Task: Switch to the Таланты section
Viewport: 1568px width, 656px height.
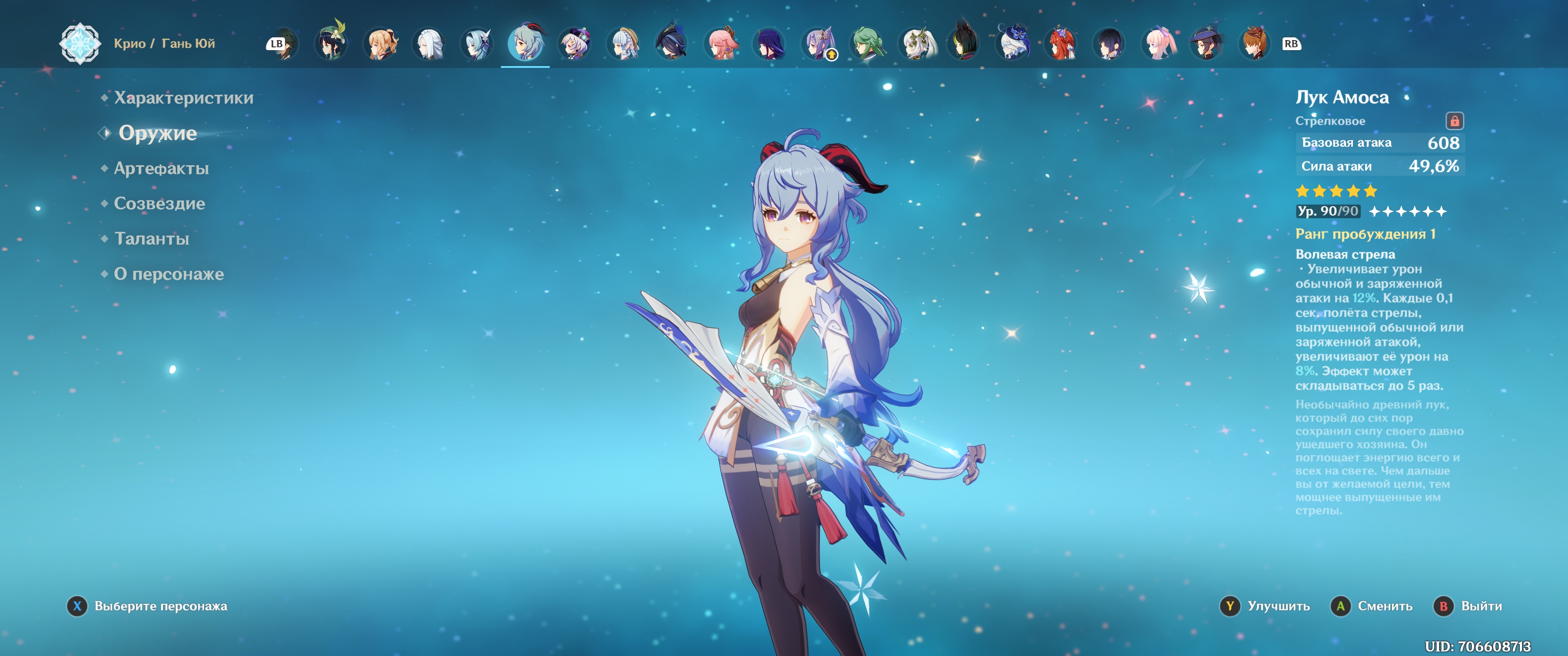Action: (x=152, y=239)
